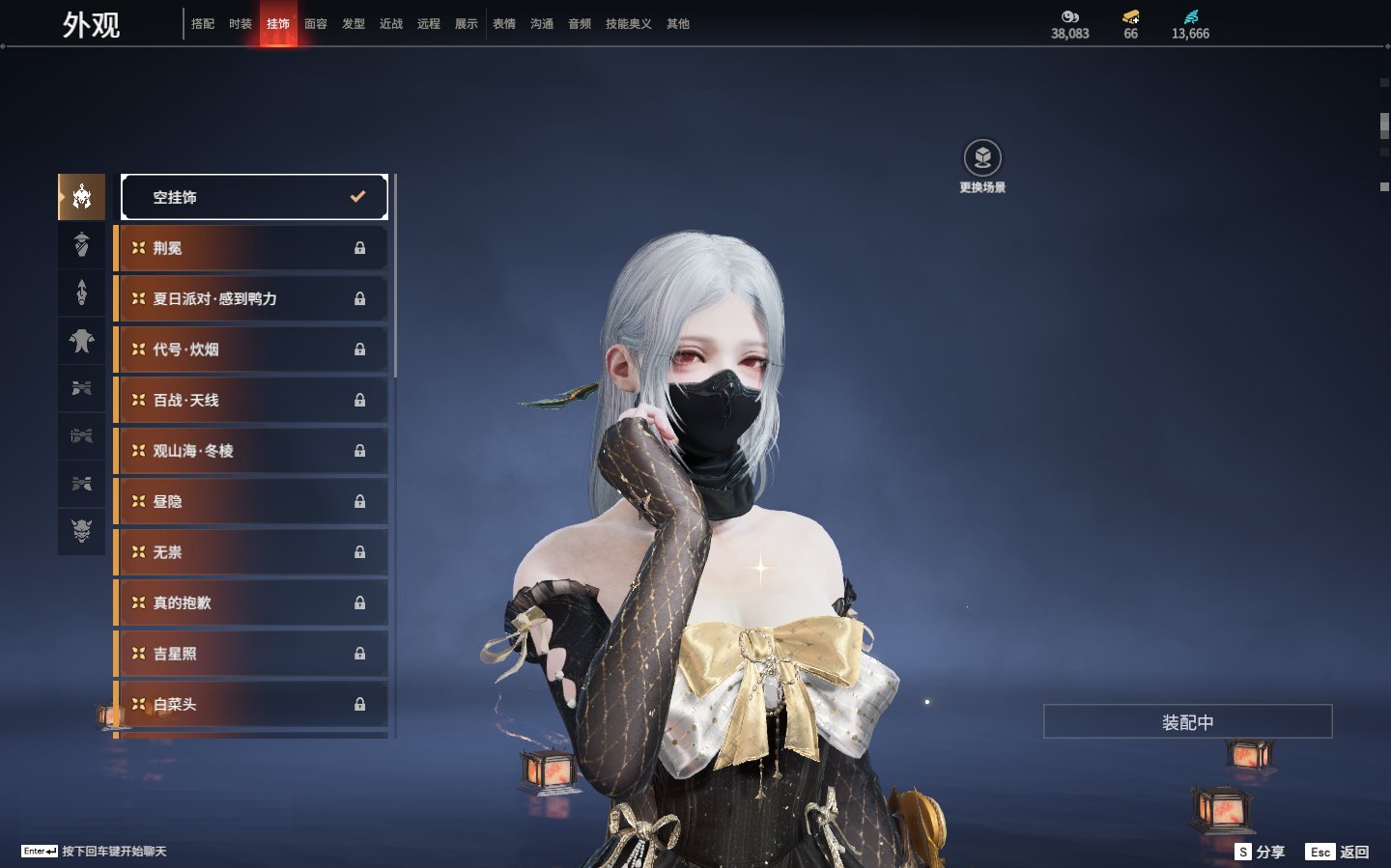Click the 装配中 button

[1187, 722]
